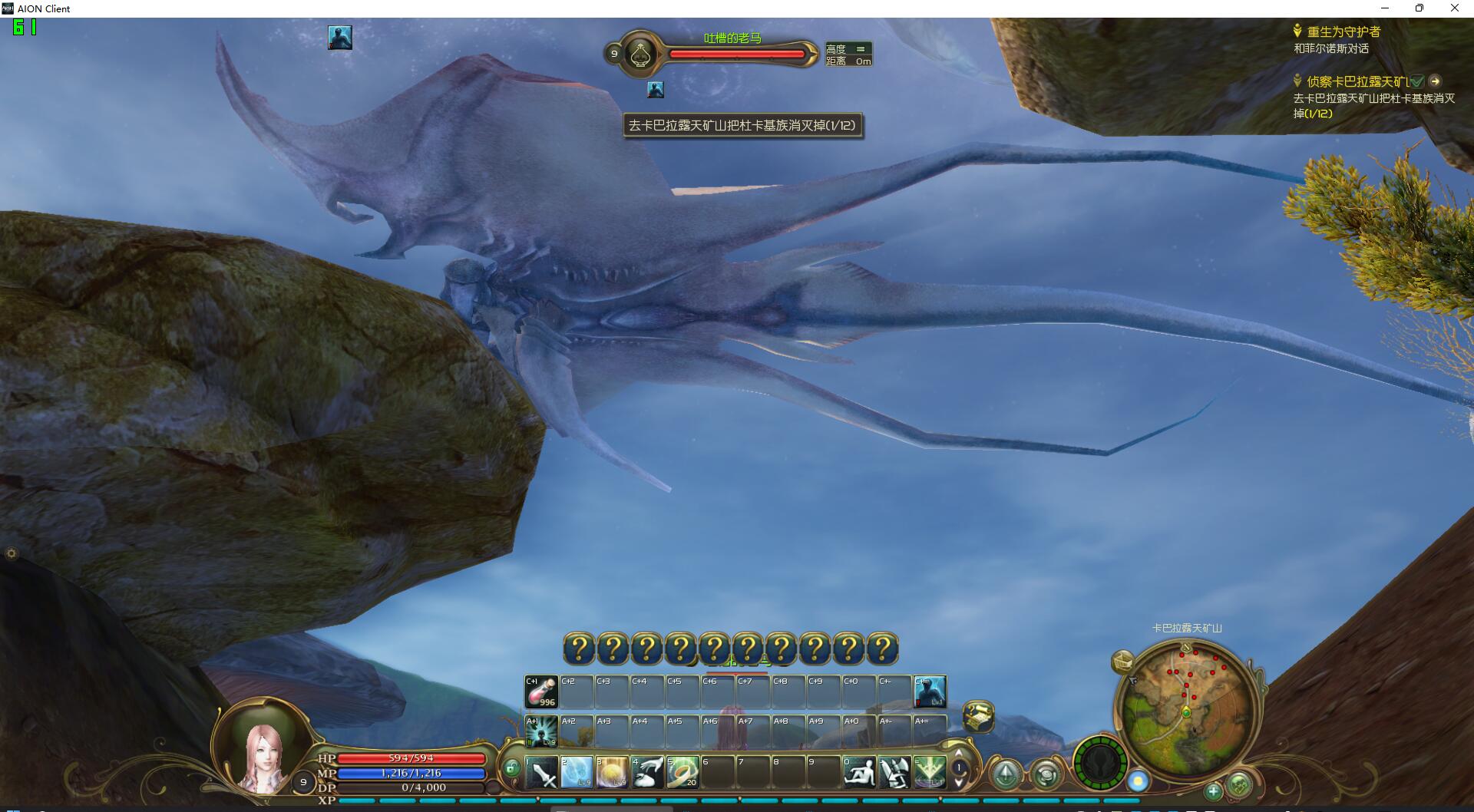Activate the glowing aura skill in slot A+1
Viewport: 1474px width, 812px height.
coord(541,731)
